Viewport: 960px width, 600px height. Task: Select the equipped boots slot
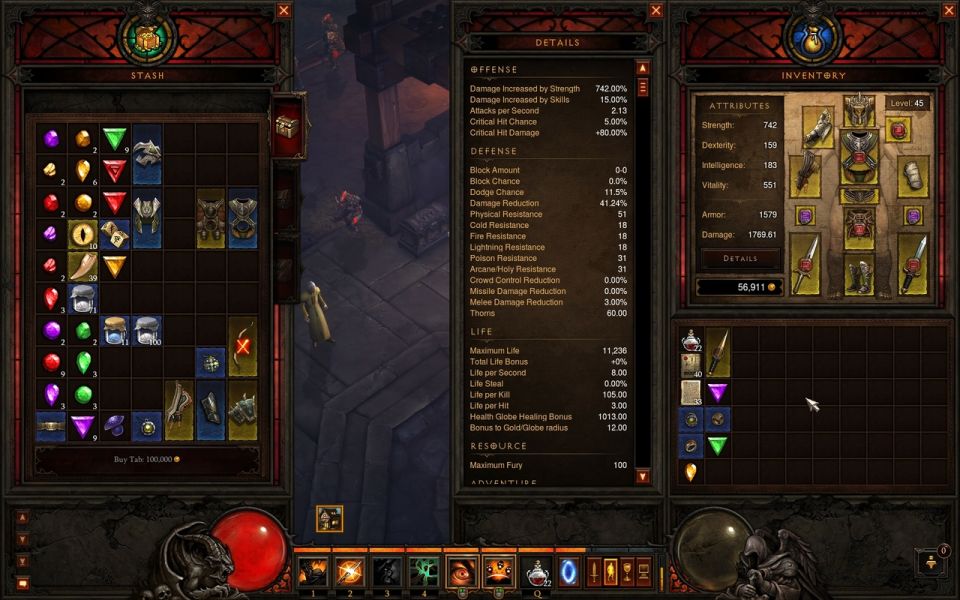point(859,274)
